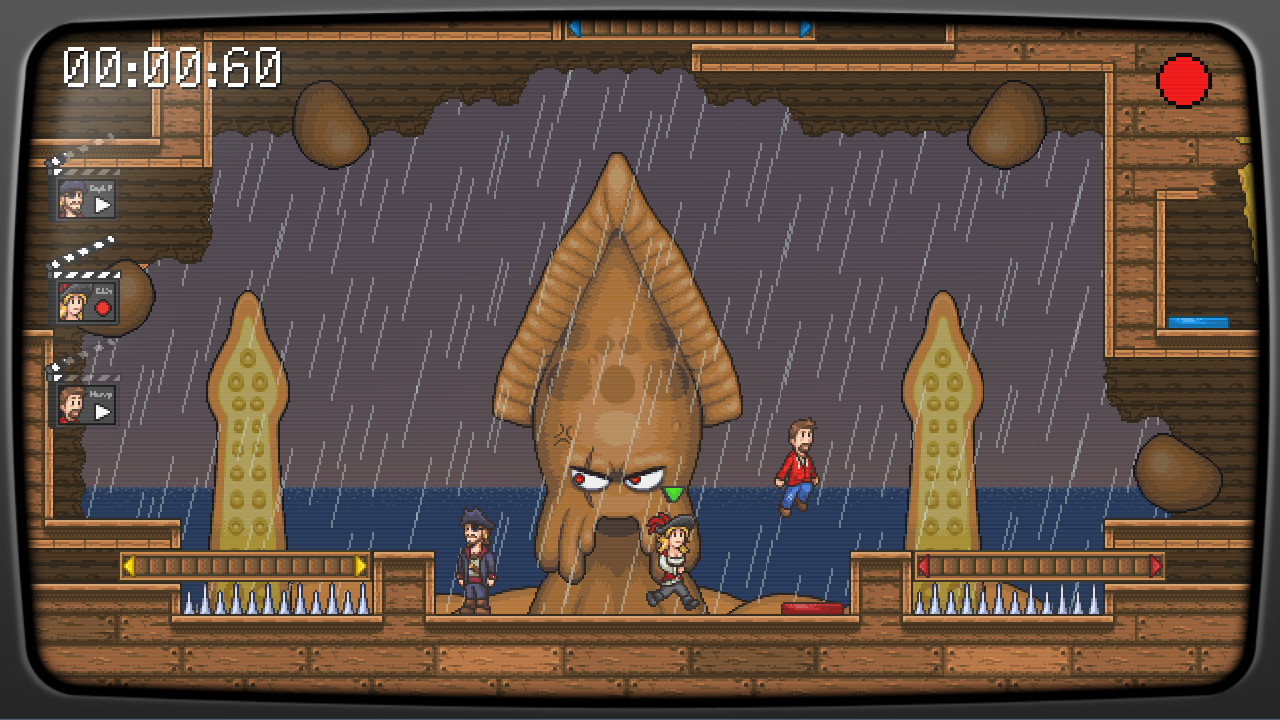This screenshot has height=720, width=1280.
Task: Select Eddy's character portrait
Action: tap(72, 303)
